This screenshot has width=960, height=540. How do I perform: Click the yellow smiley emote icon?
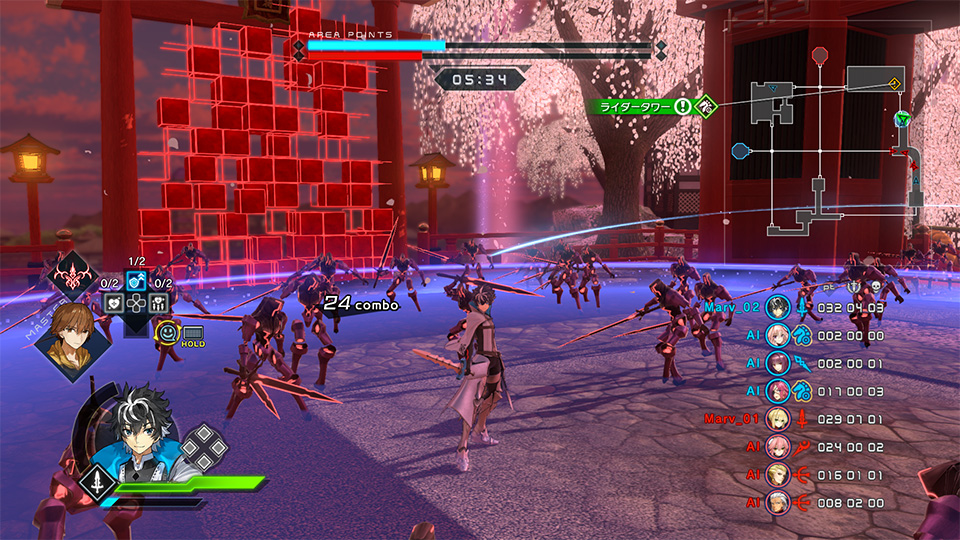click(x=168, y=332)
